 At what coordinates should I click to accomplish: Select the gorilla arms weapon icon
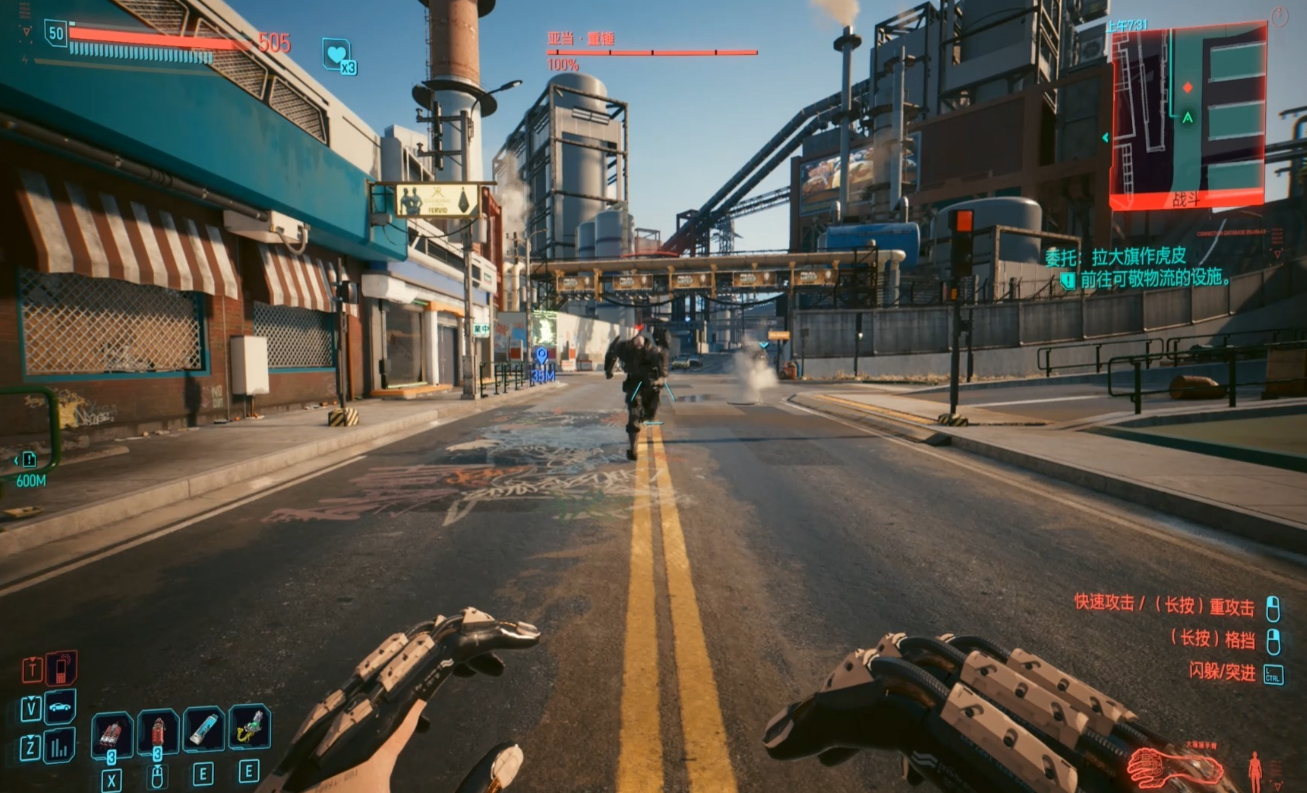tap(1175, 768)
